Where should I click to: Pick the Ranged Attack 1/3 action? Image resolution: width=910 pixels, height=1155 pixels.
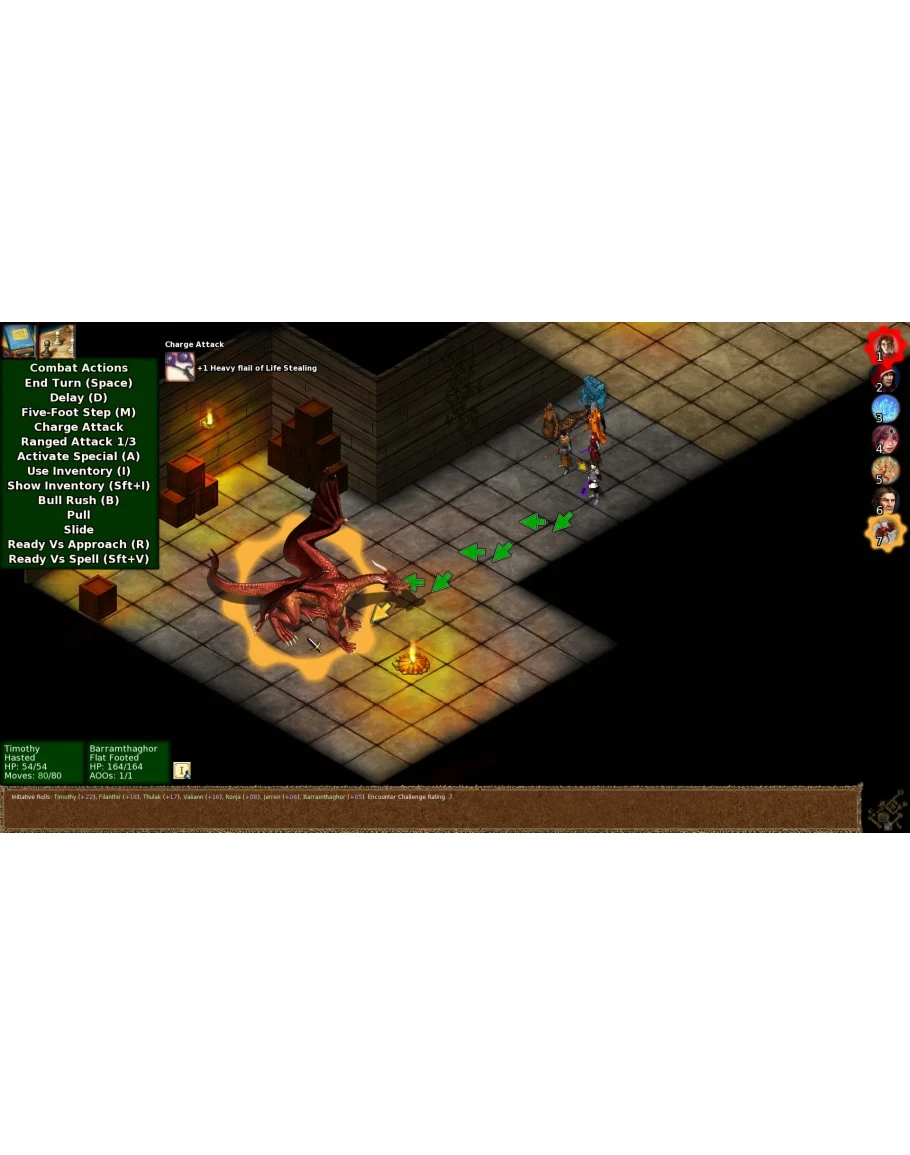pos(79,442)
